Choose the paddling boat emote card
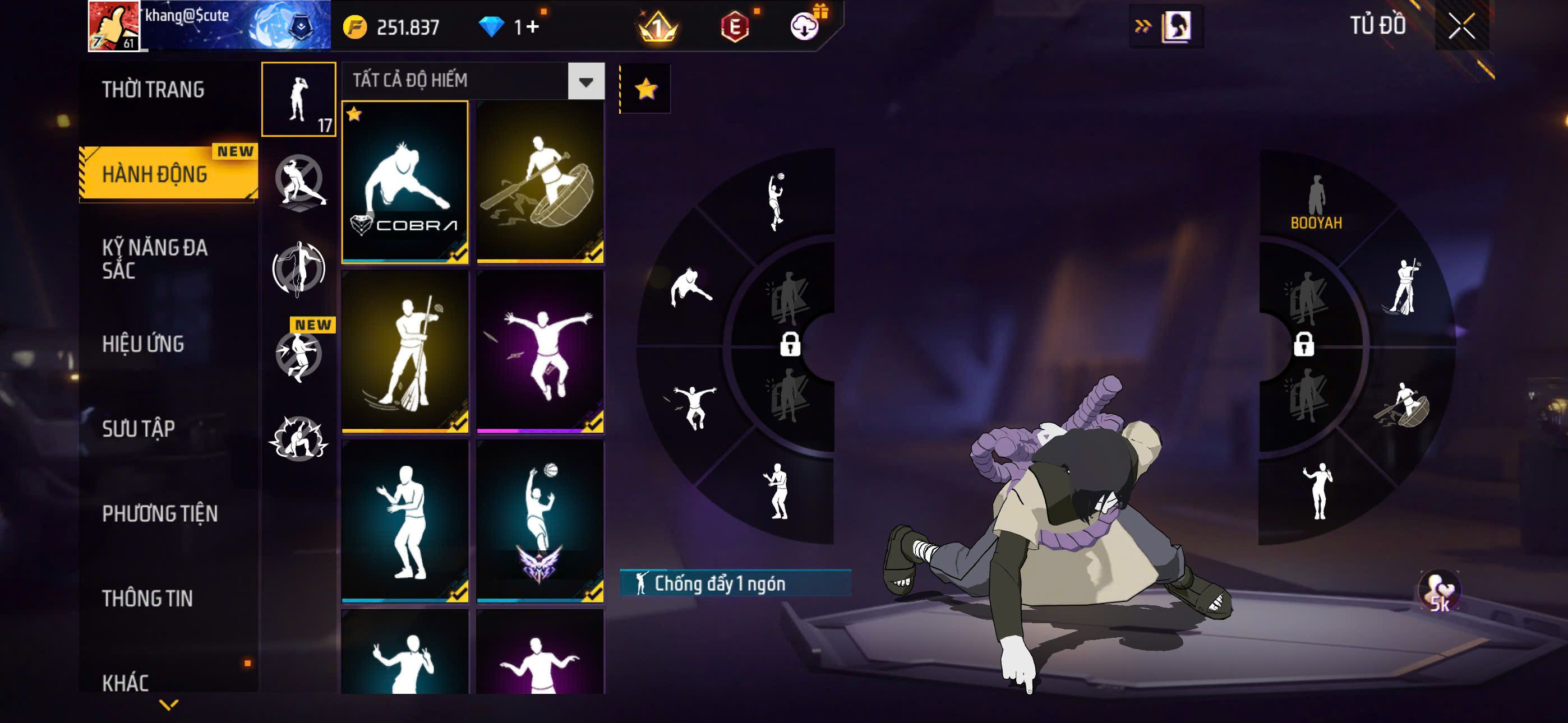 click(x=540, y=182)
